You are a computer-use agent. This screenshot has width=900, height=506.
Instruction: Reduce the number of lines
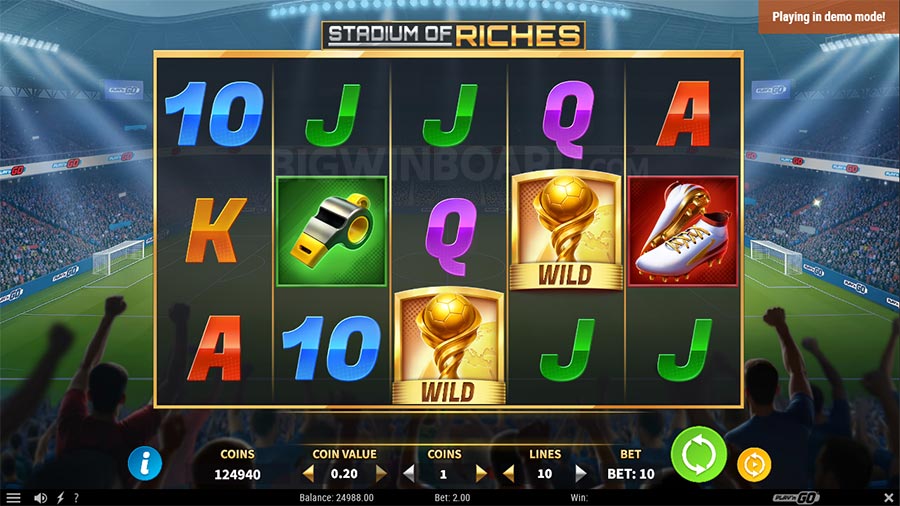click(x=508, y=473)
